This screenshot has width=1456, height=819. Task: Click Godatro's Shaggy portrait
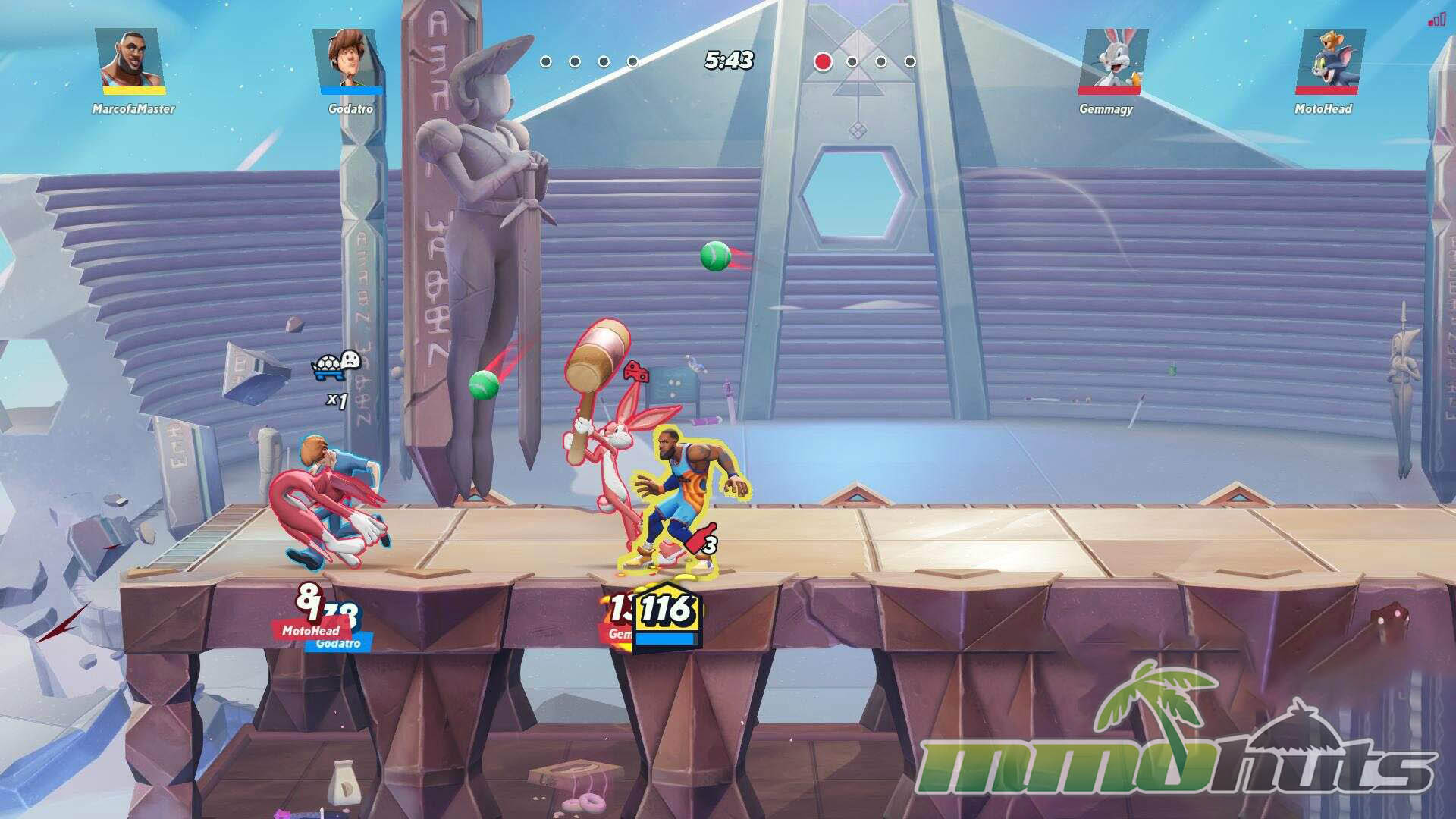[x=350, y=61]
